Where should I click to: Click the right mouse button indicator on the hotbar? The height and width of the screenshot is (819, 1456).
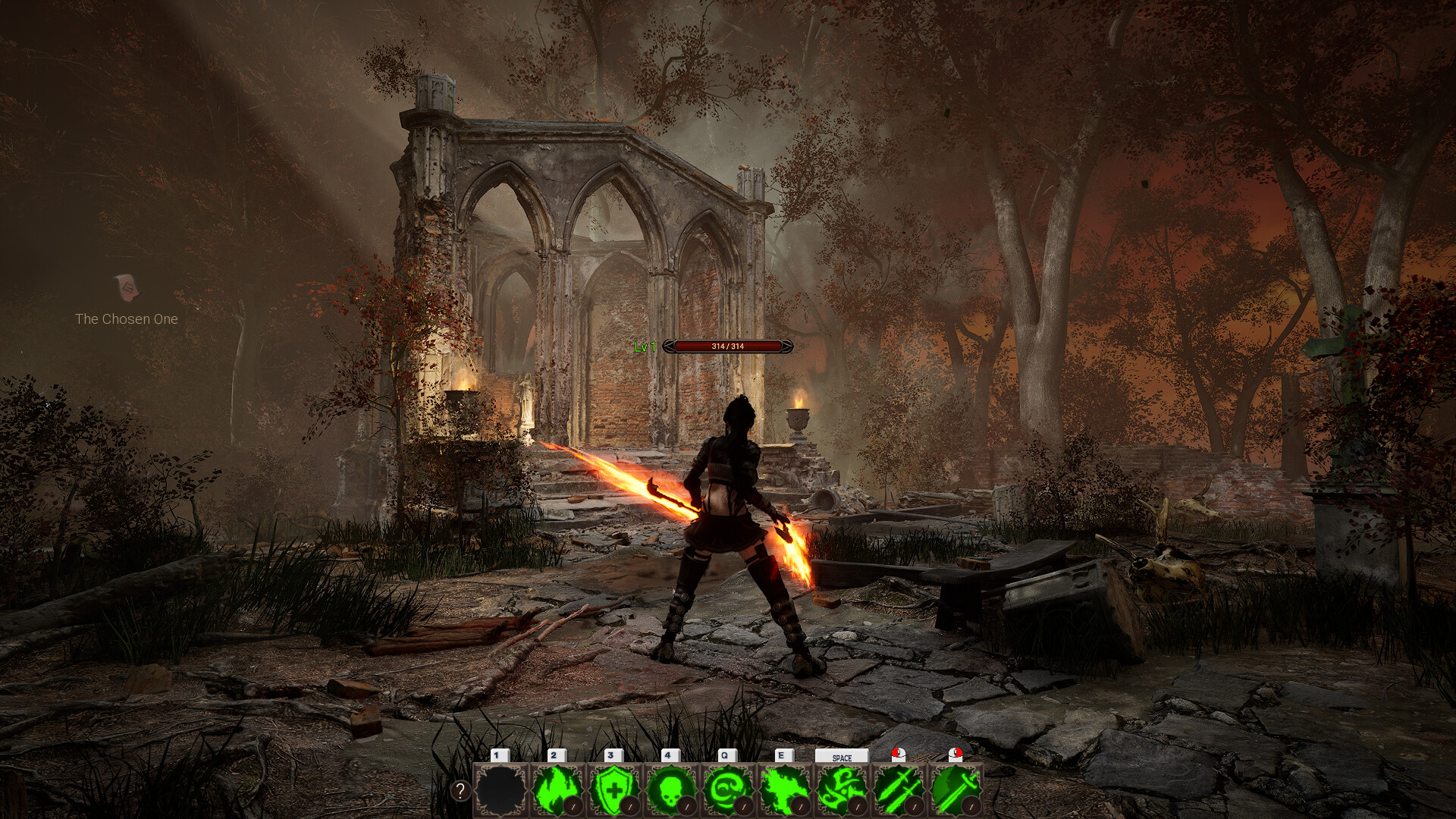click(x=955, y=755)
